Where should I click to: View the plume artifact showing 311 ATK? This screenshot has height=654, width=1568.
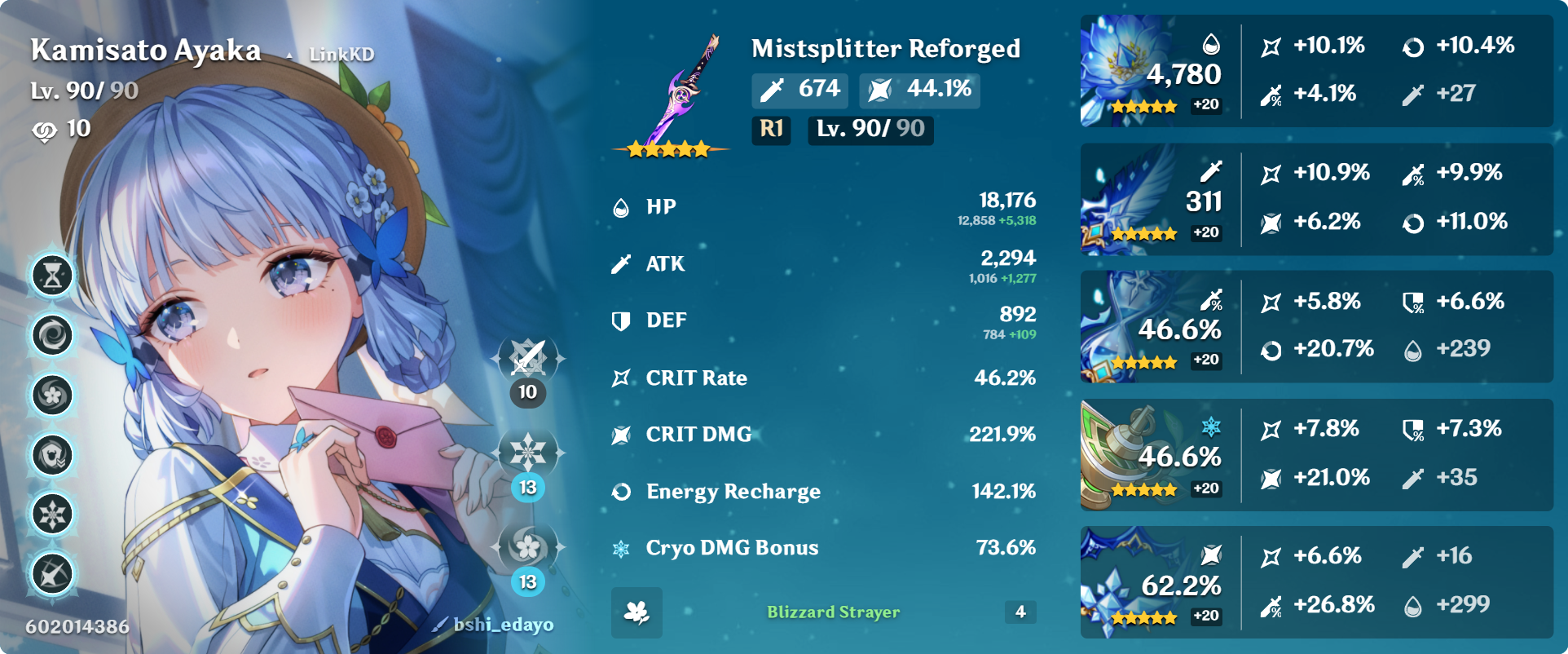coord(1133,197)
